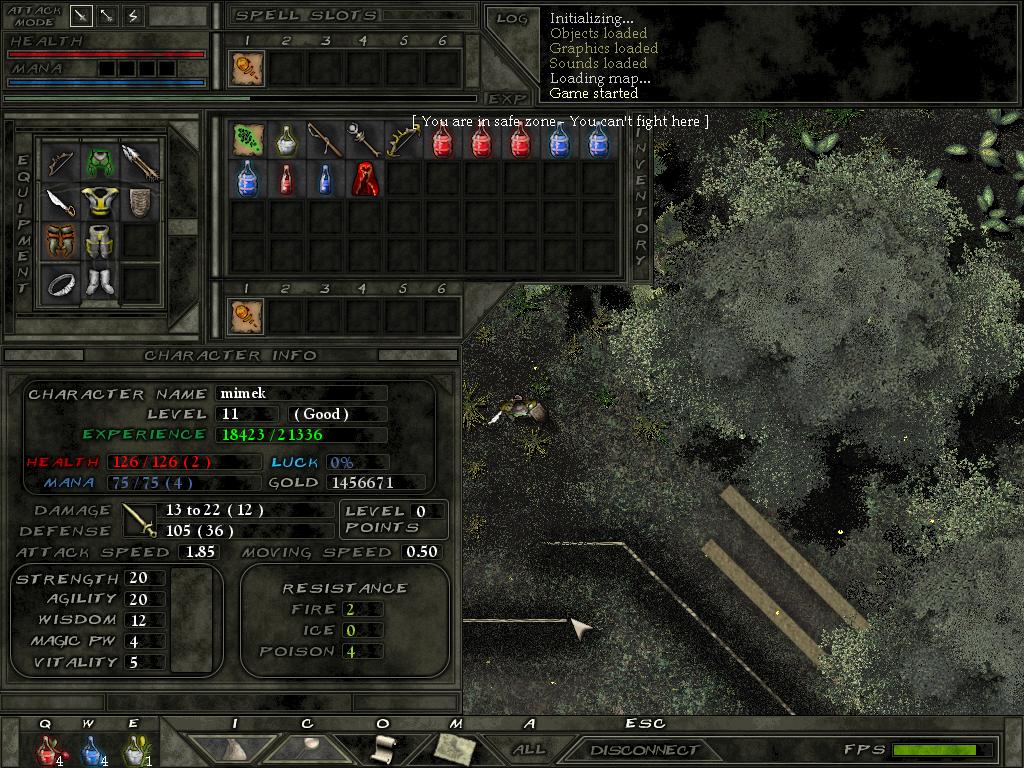The height and width of the screenshot is (768, 1024).
Task: Click the equipped silver ring slot
Action: pyautogui.click(x=60, y=285)
